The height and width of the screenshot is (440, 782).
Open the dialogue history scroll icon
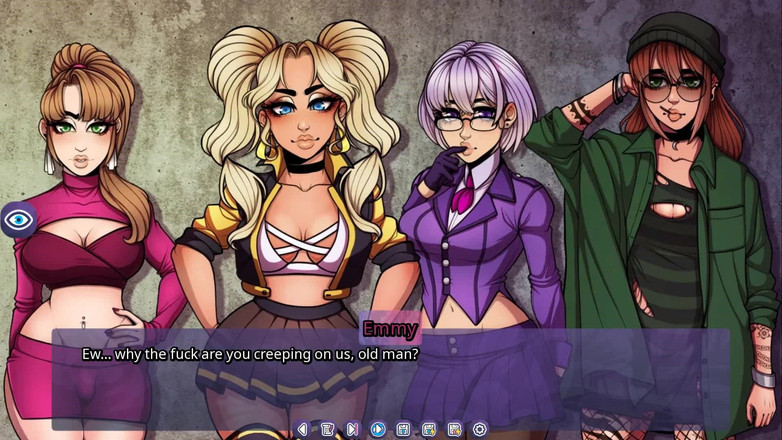[327, 429]
